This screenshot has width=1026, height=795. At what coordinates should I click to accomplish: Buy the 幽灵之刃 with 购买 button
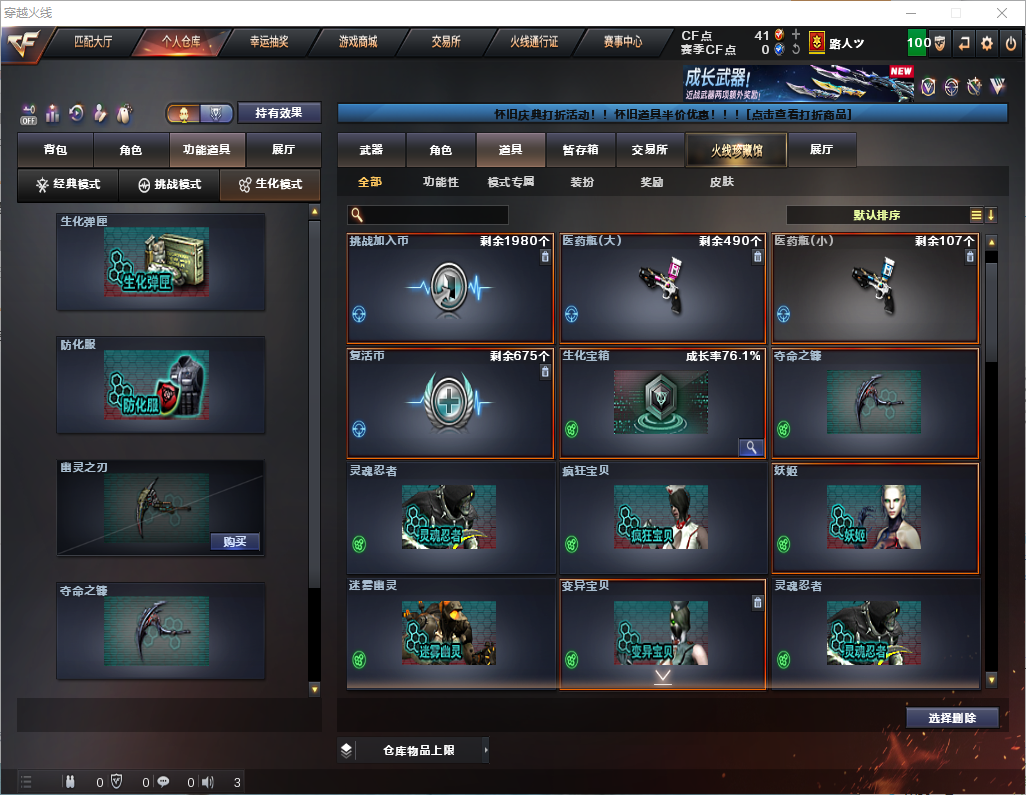click(235, 542)
